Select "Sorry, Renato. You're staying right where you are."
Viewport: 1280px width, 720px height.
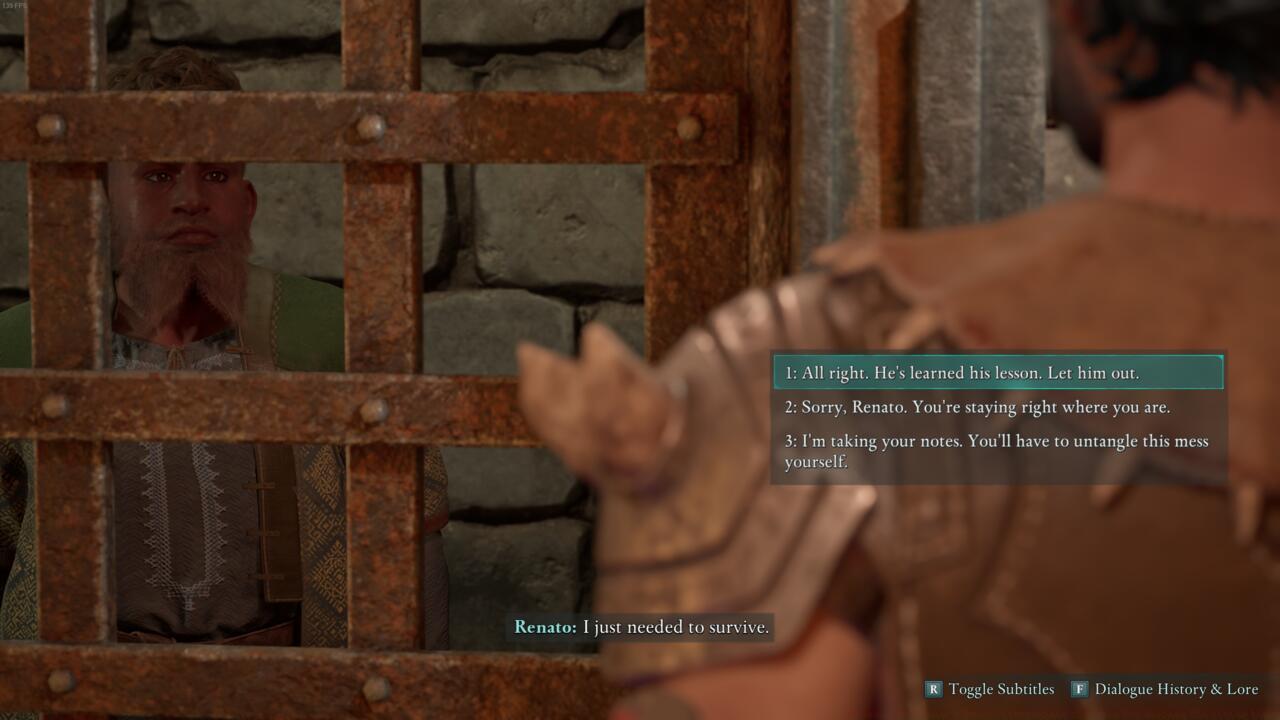(996, 407)
